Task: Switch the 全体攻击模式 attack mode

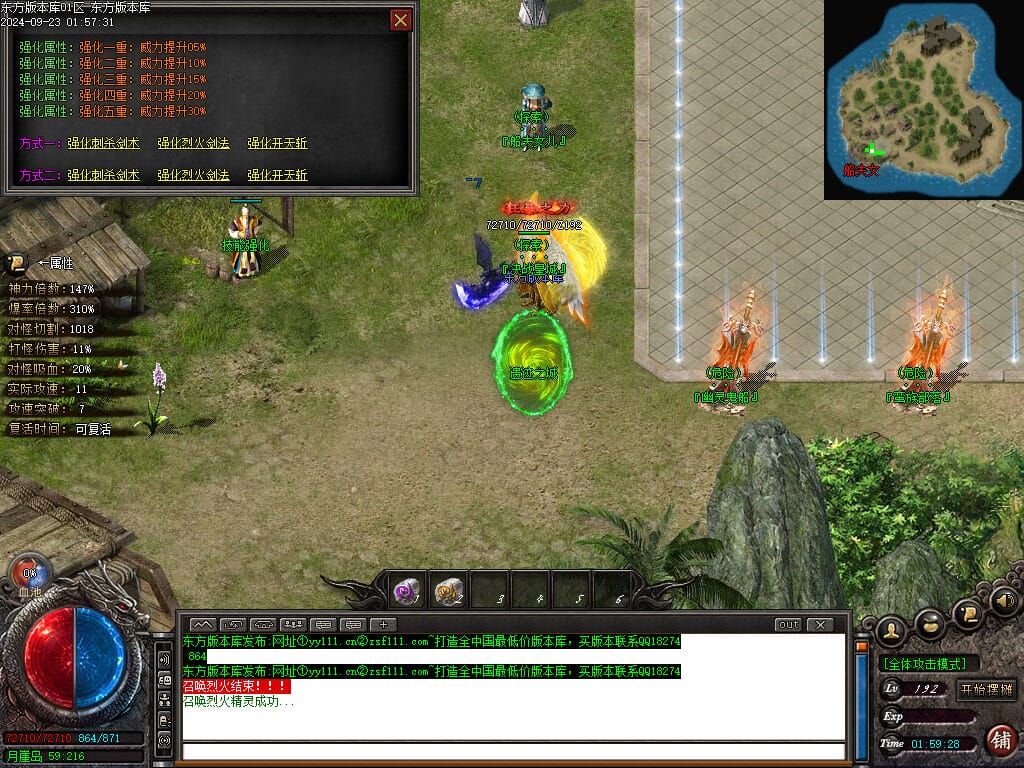Action: tap(928, 664)
